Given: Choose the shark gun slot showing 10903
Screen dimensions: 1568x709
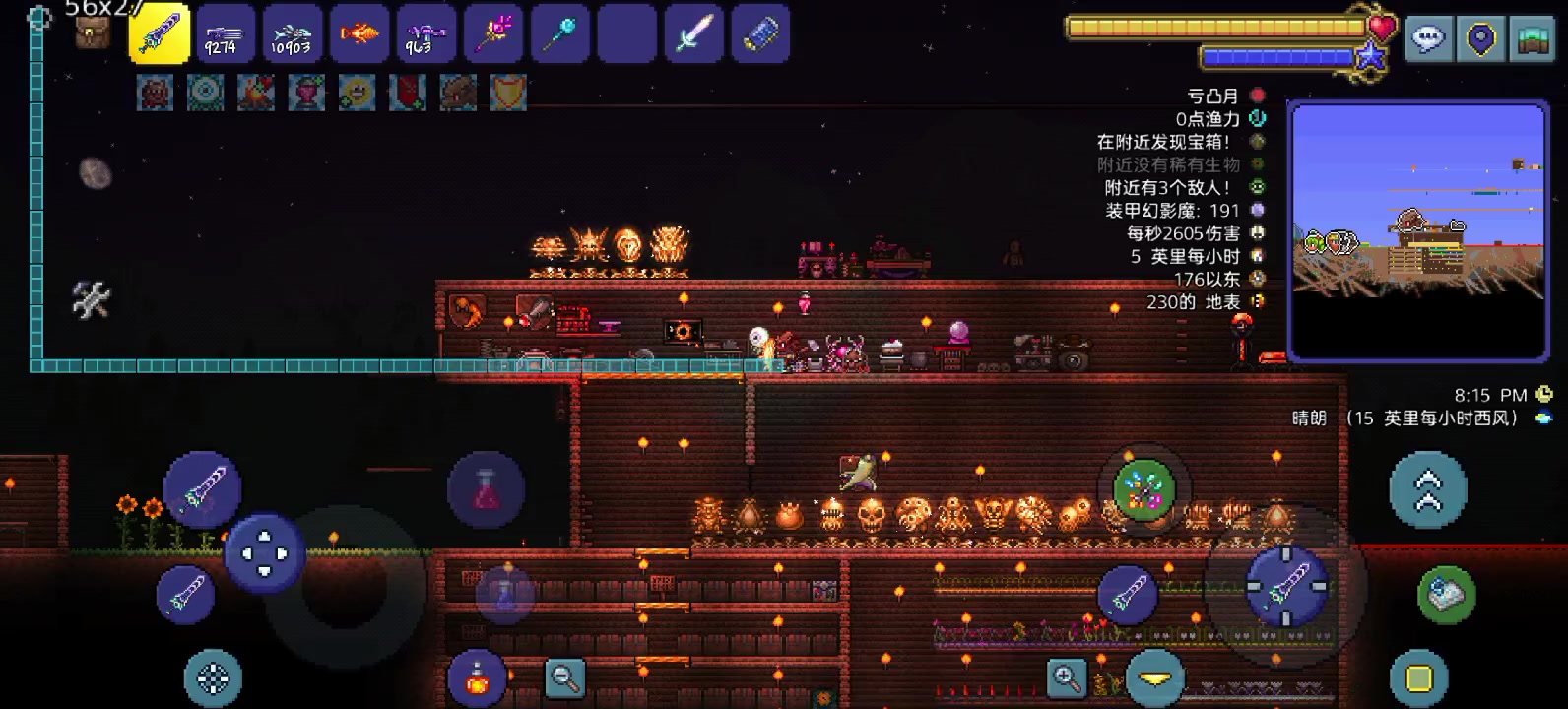Looking at the screenshot, I should tap(293, 34).
